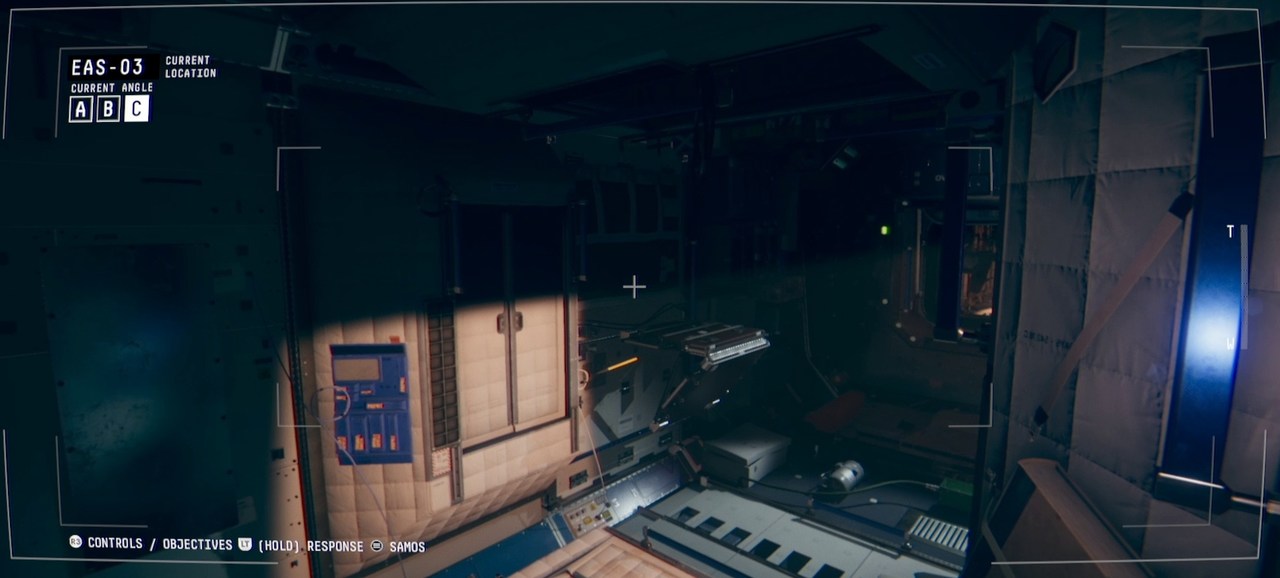The width and height of the screenshot is (1280, 578).
Task: Click the T–W camera zoom slider
Action: click(x=1243, y=287)
